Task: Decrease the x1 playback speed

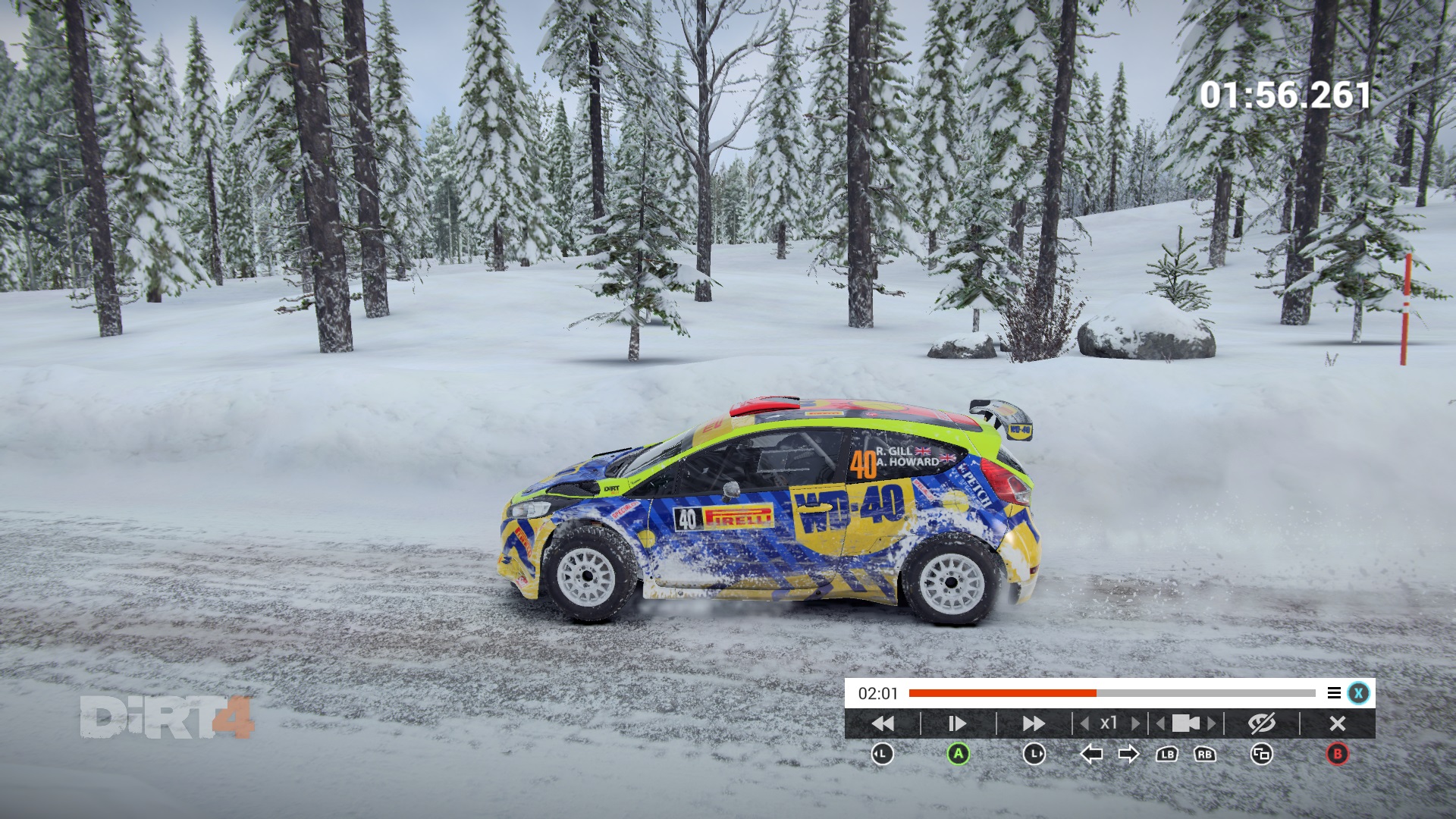Action: pyautogui.click(x=1085, y=723)
